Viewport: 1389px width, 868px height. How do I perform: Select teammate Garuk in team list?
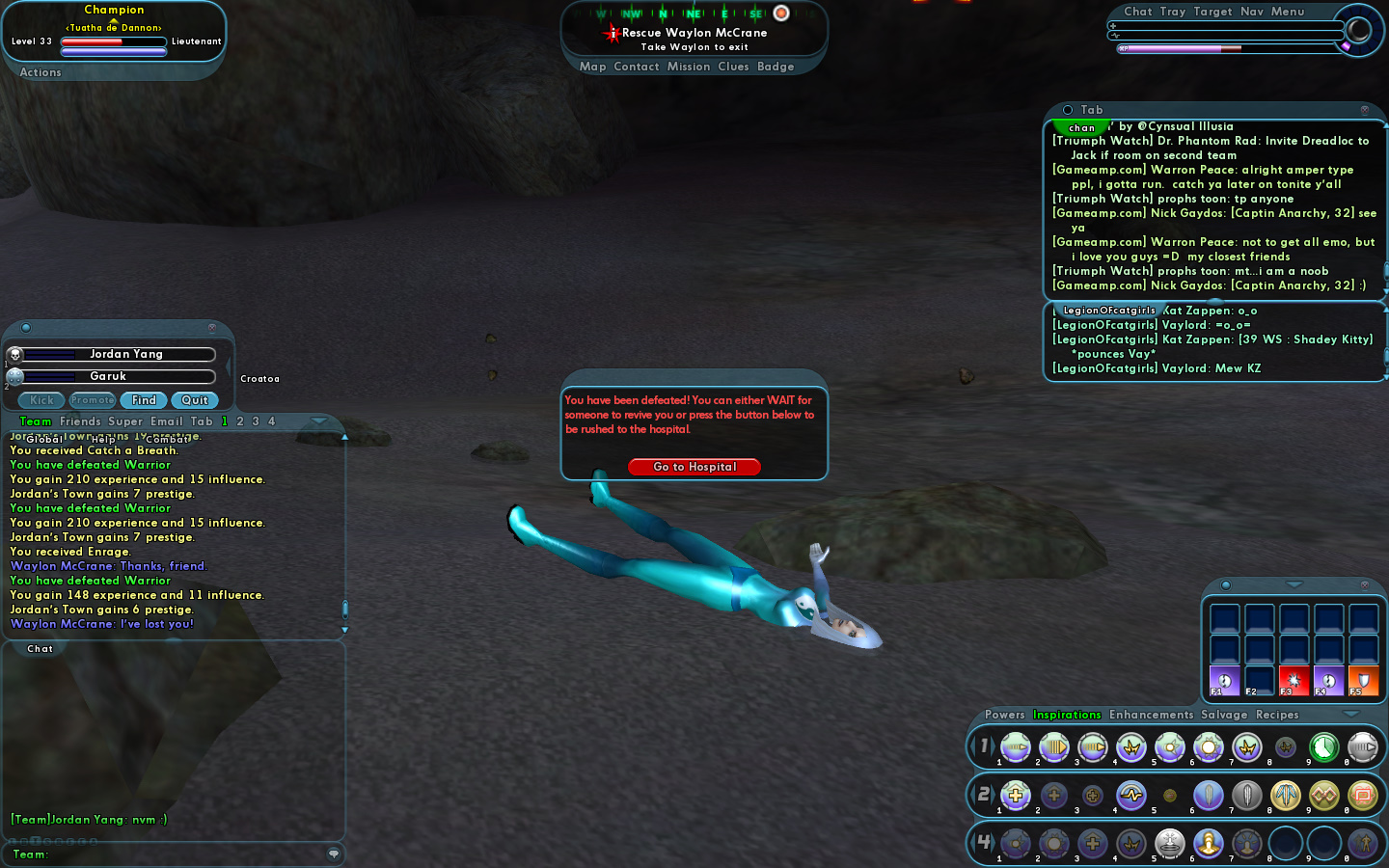pyautogui.click(x=109, y=376)
